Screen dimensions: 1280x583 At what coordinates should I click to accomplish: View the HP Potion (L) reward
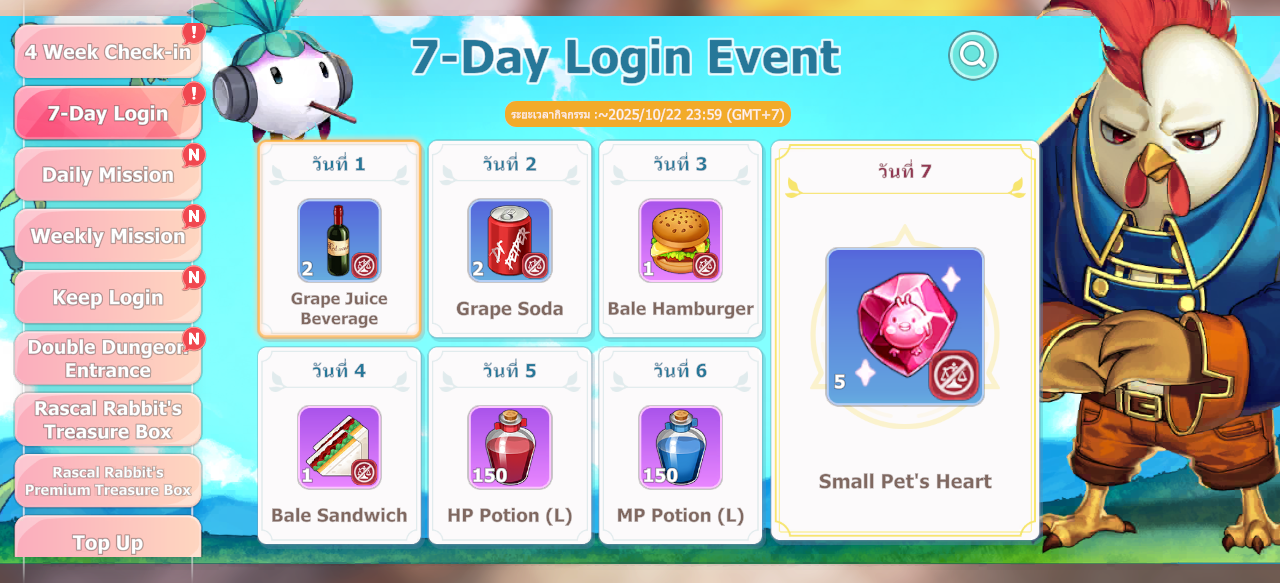click(x=510, y=447)
